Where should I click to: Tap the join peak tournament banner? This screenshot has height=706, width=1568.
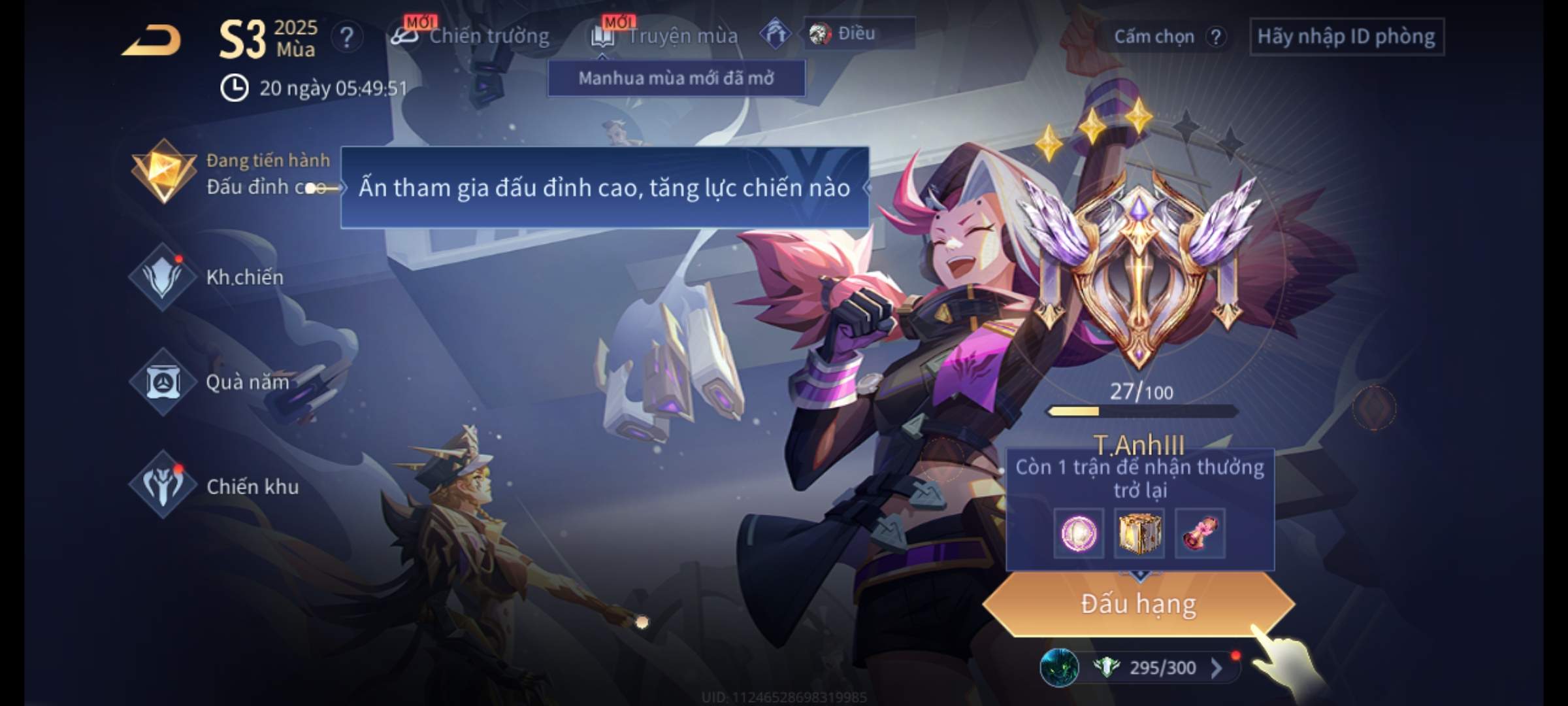tap(604, 188)
